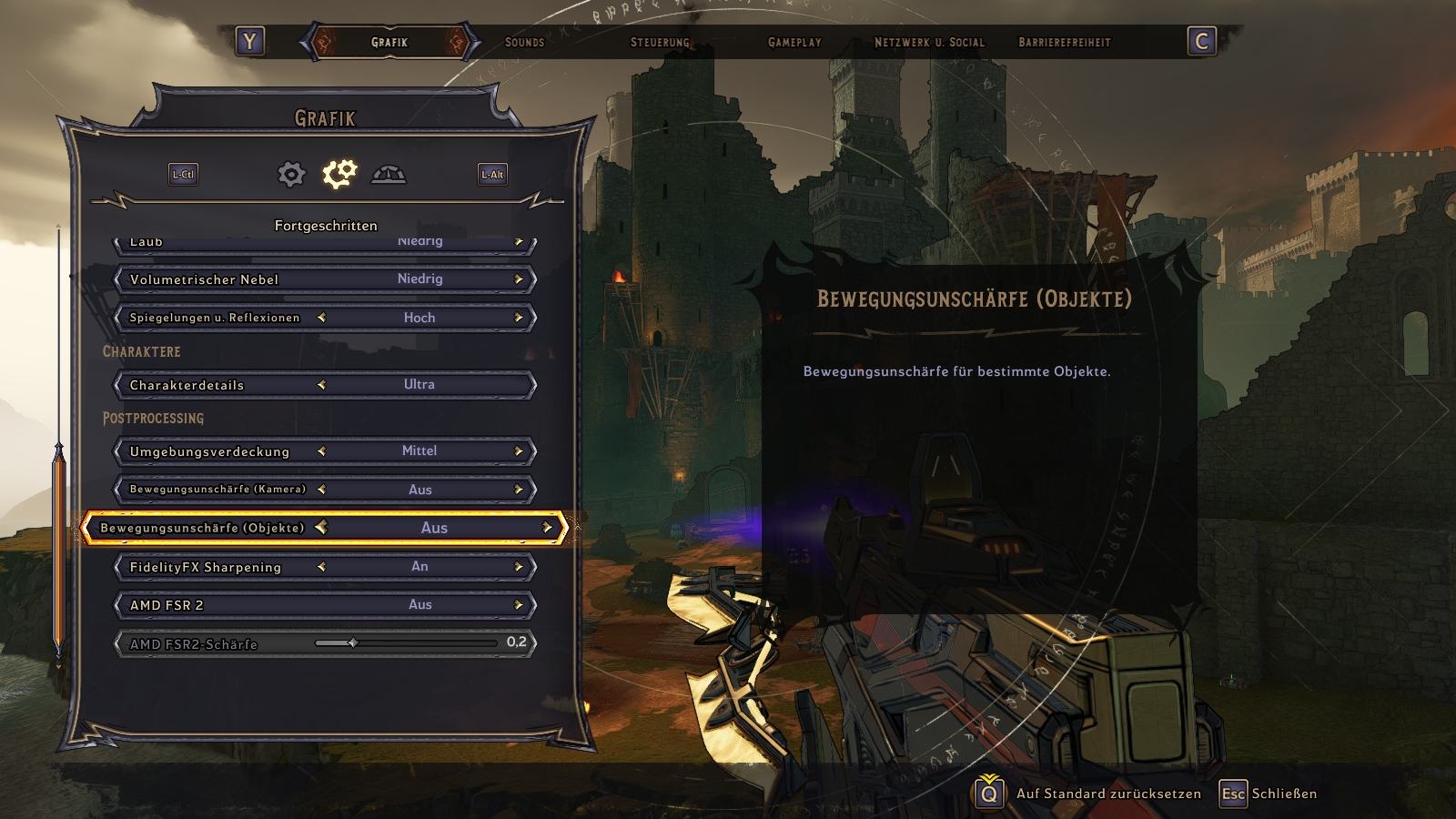
Task: Click the AMD FSR2-Schärfe slider handle
Action: 352,643
